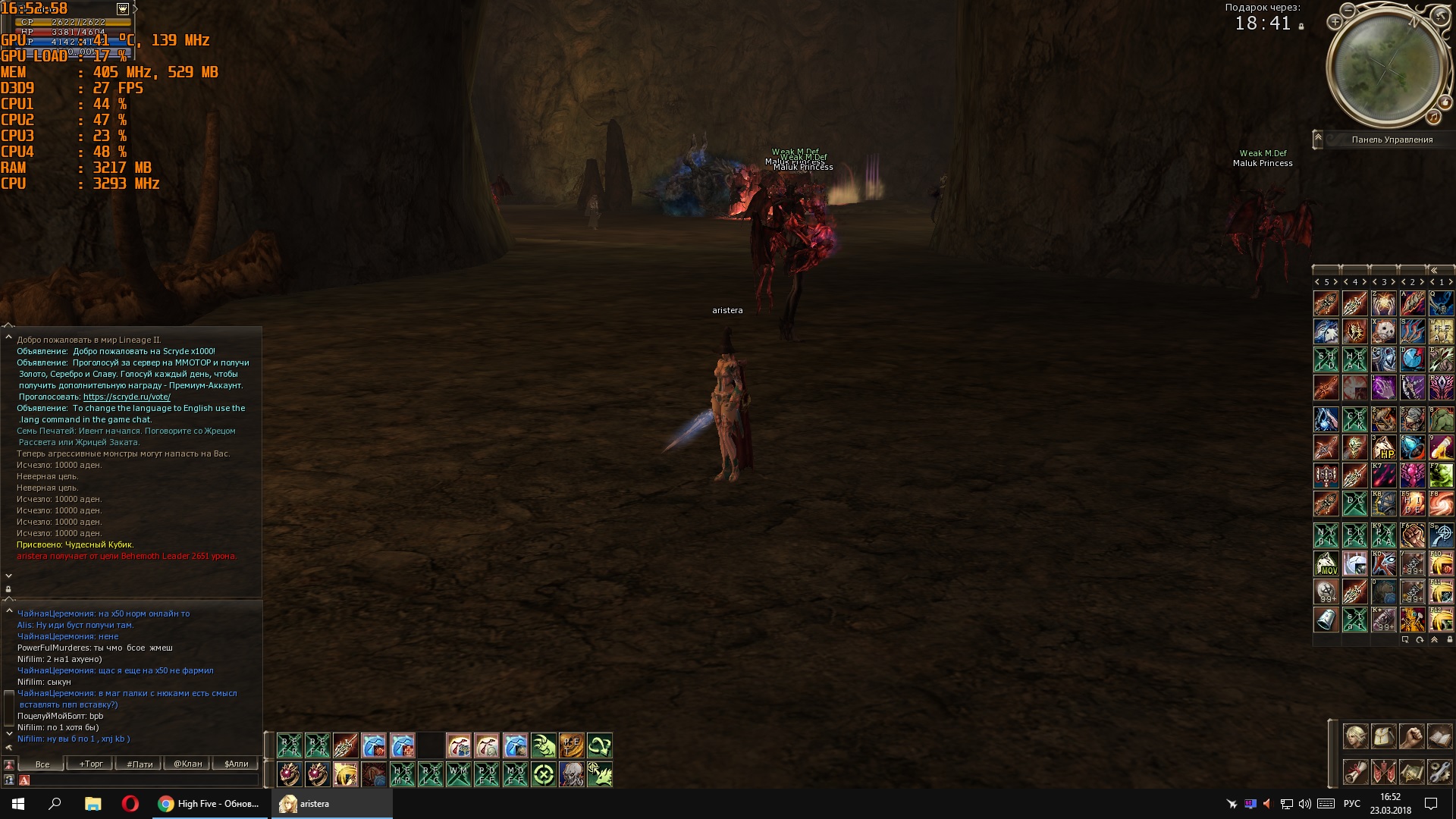Screen dimensions: 1456x819
Task: Open the High Five Chrome window in taskbar
Action: pyautogui.click(x=209, y=804)
